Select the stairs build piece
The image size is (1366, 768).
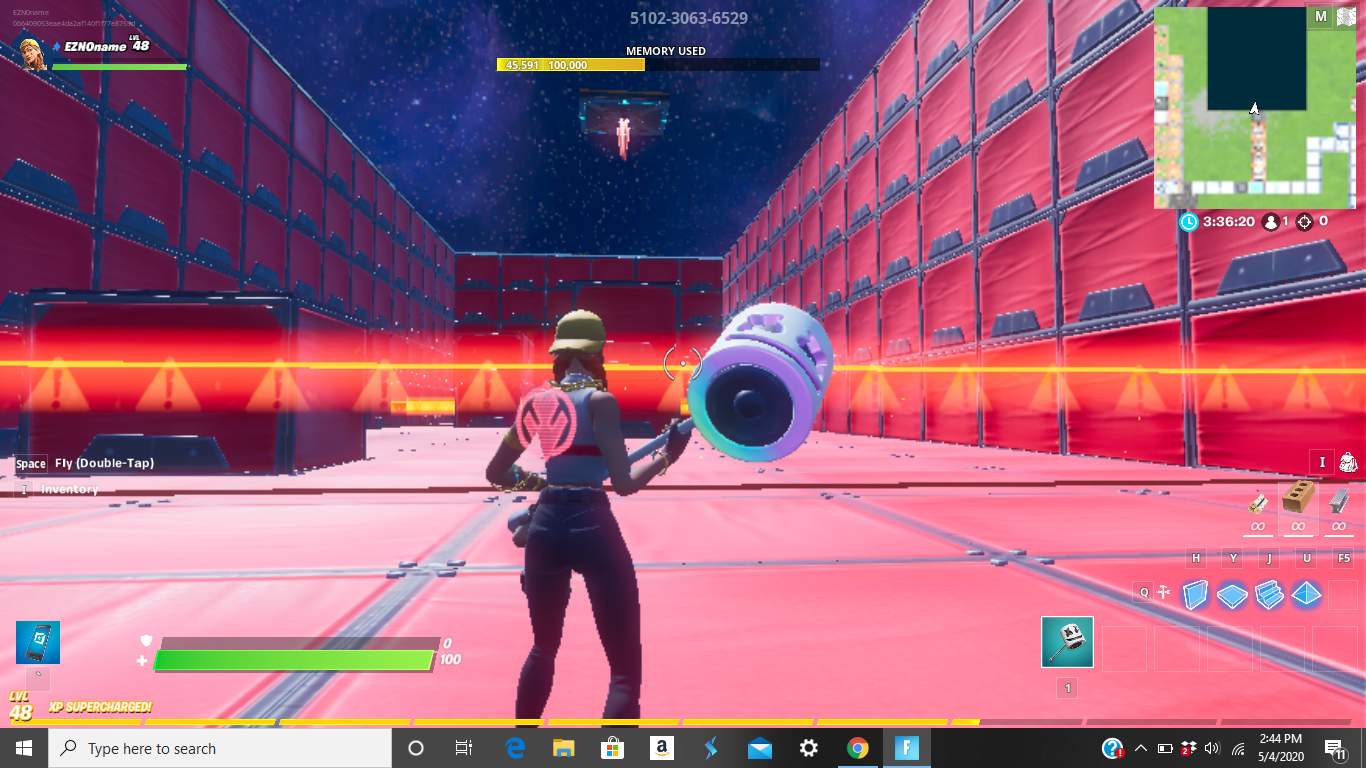[x=1270, y=593]
